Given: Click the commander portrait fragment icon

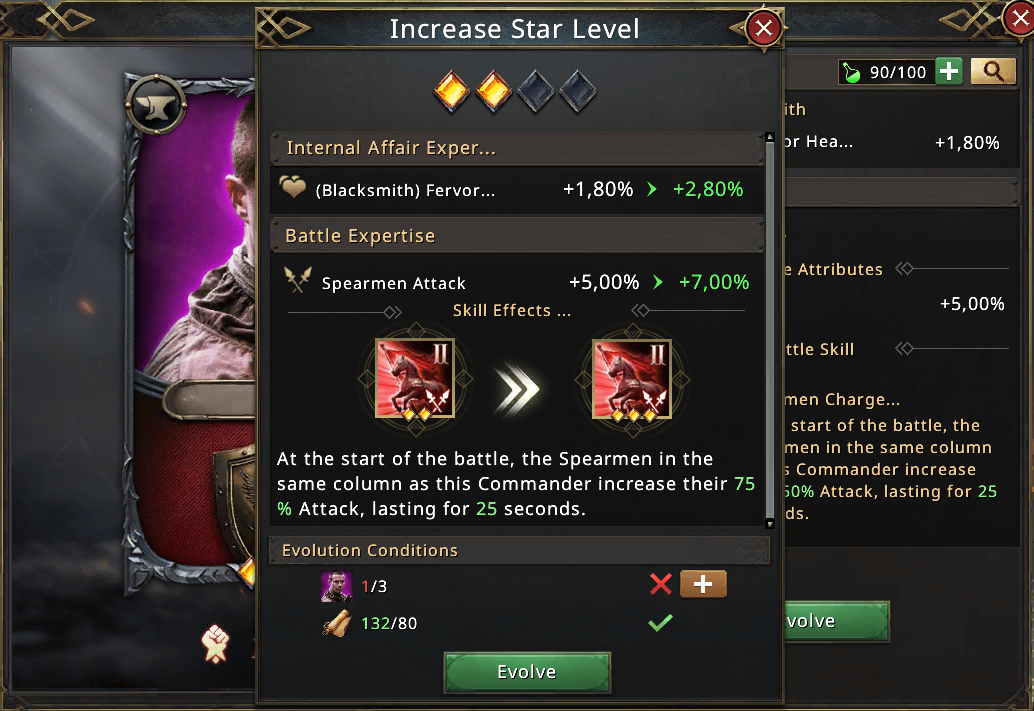Looking at the screenshot, I should (x=336, y=586).
